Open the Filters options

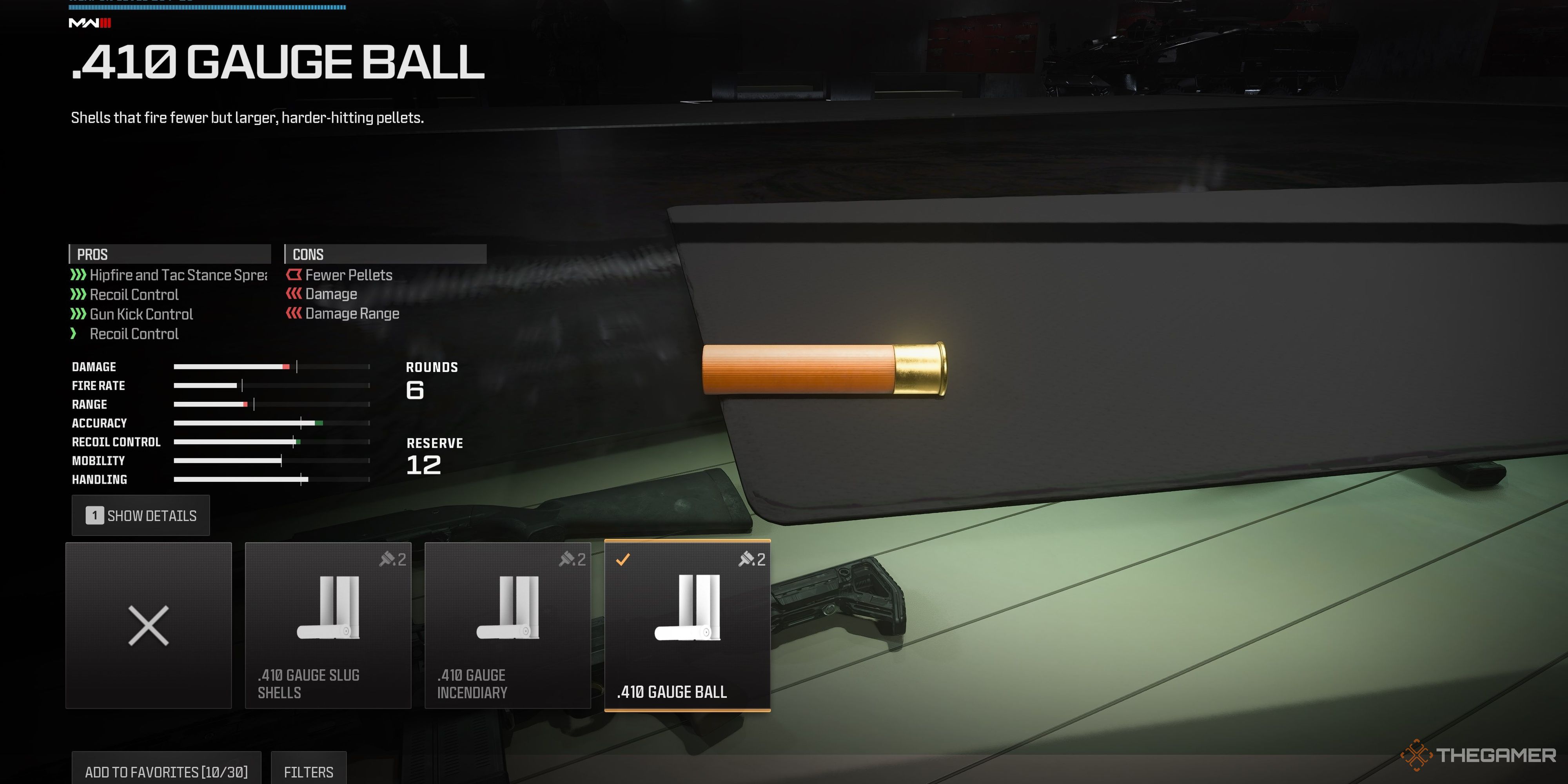click(309, 771)
